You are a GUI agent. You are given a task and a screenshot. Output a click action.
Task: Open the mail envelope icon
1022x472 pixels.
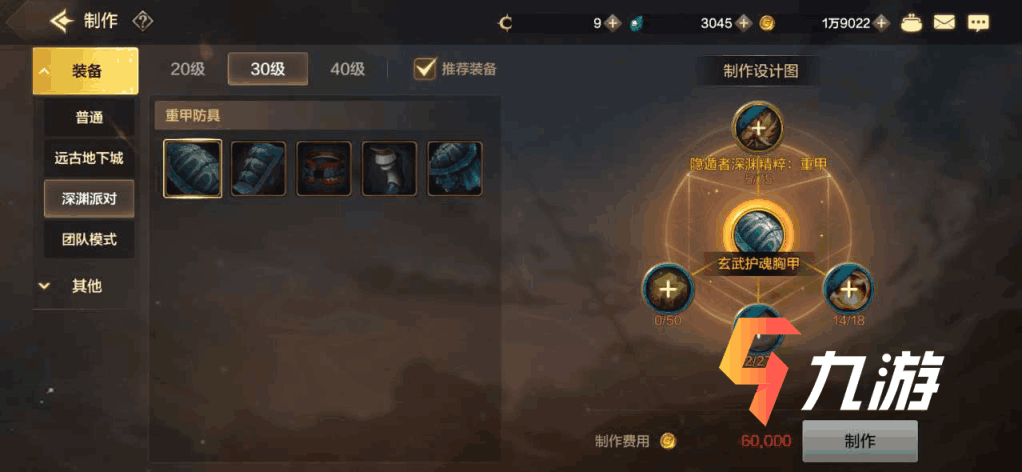point(944,21)
